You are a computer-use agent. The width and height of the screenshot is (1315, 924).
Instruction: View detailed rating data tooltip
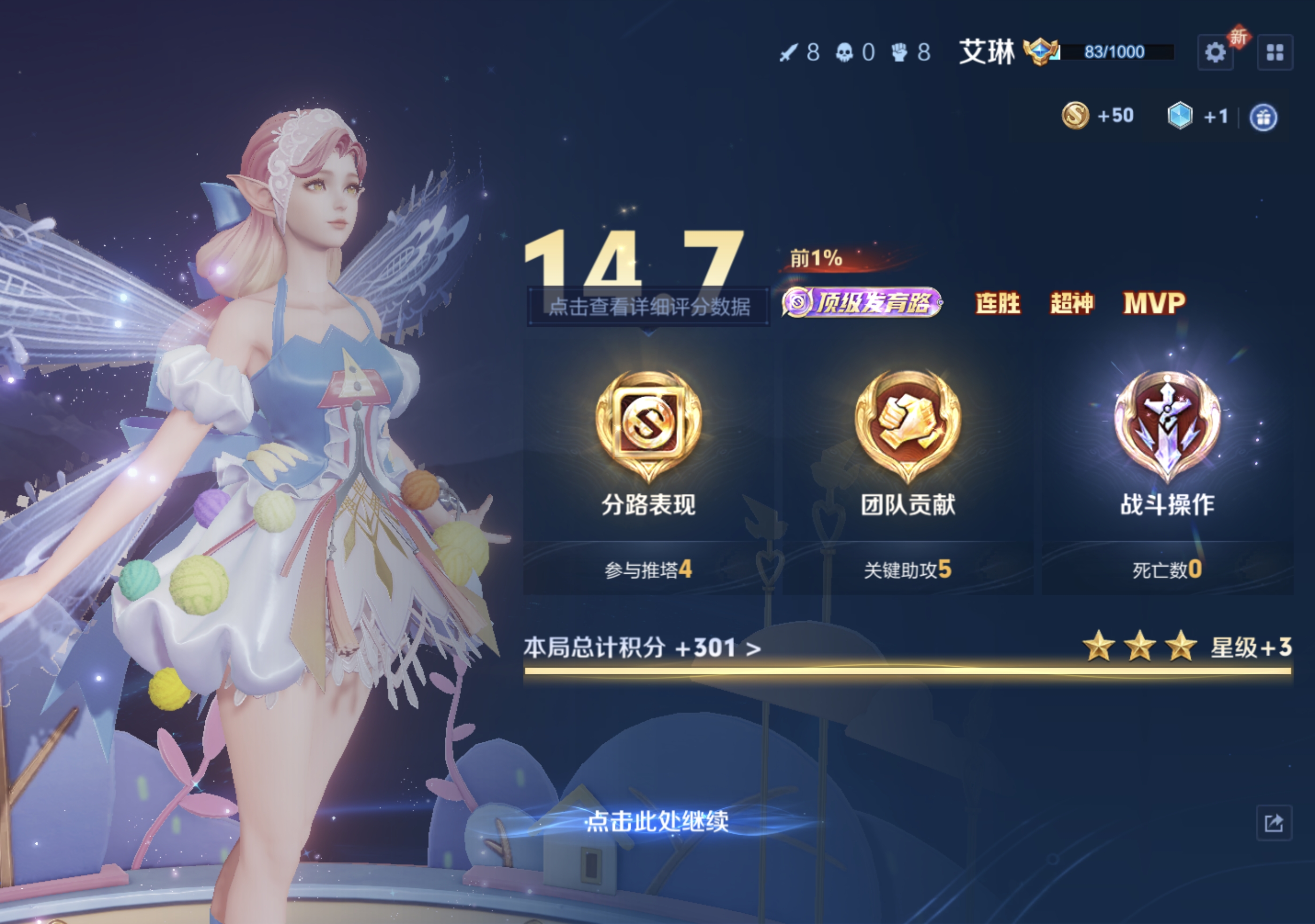pyautogui.click(x=648, y=307)
